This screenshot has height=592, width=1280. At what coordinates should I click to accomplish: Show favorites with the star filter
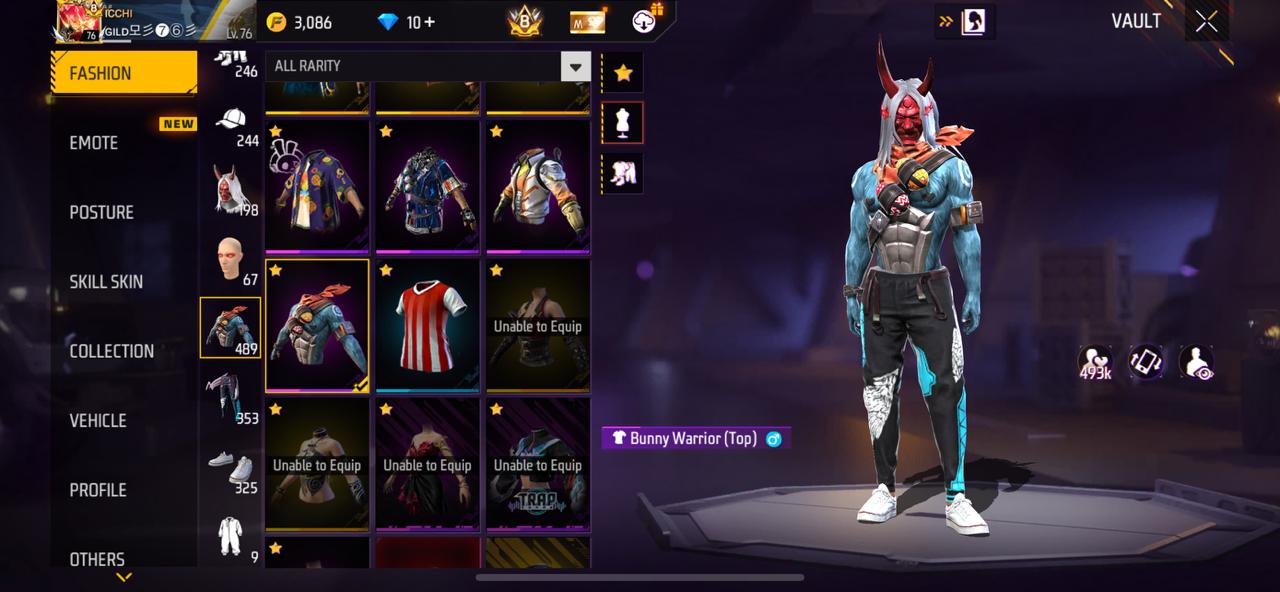click(623, 73)
